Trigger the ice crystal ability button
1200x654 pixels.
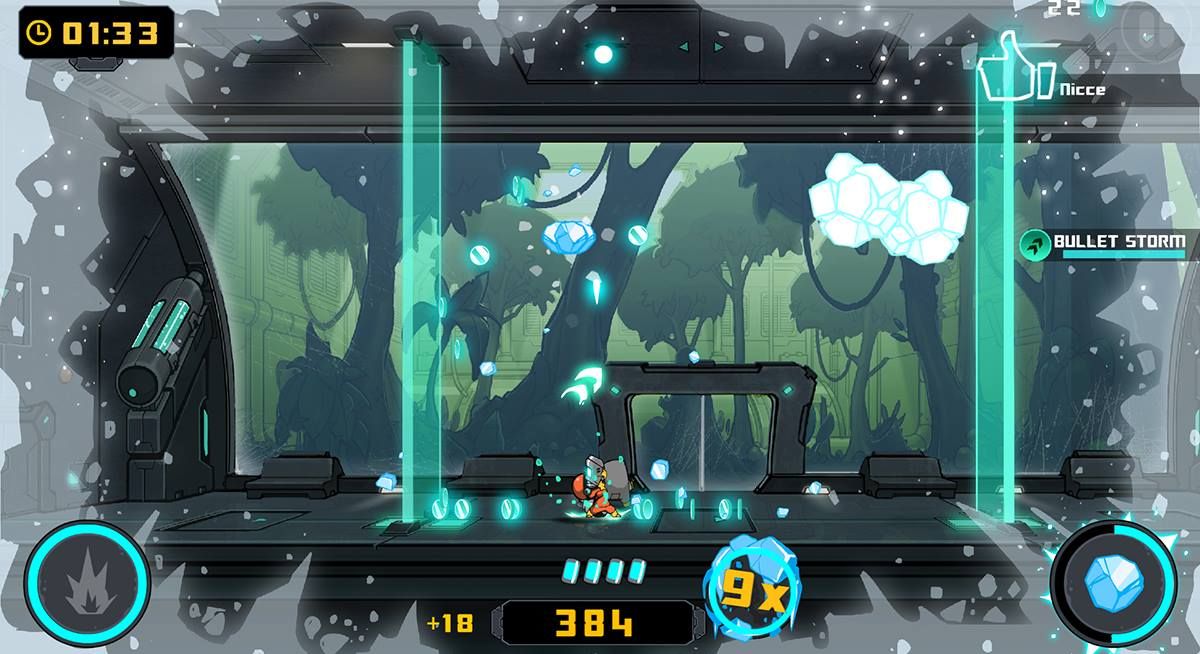click(1112, 584)
